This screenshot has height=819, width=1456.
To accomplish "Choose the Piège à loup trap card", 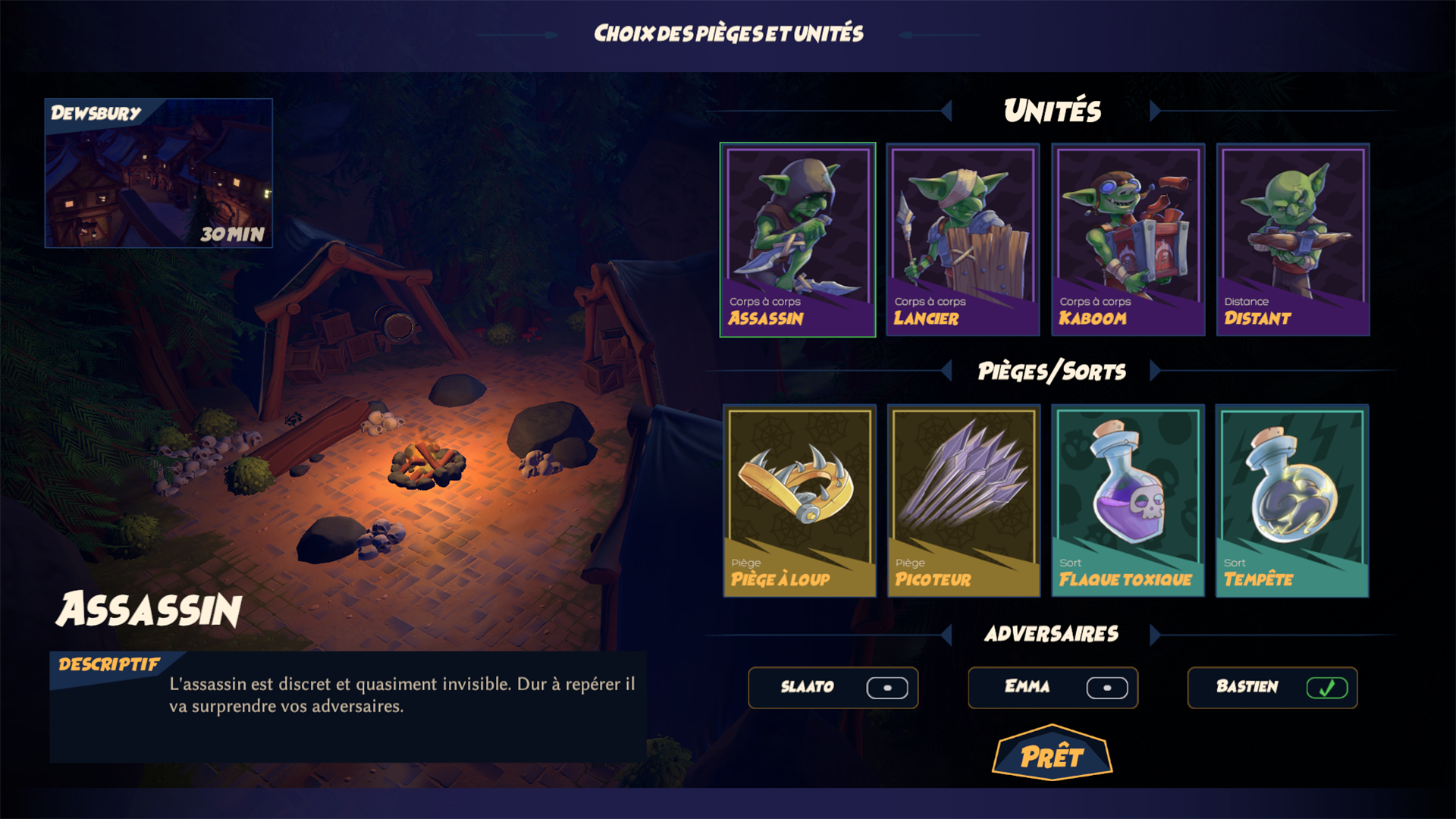I will (799, 500).
